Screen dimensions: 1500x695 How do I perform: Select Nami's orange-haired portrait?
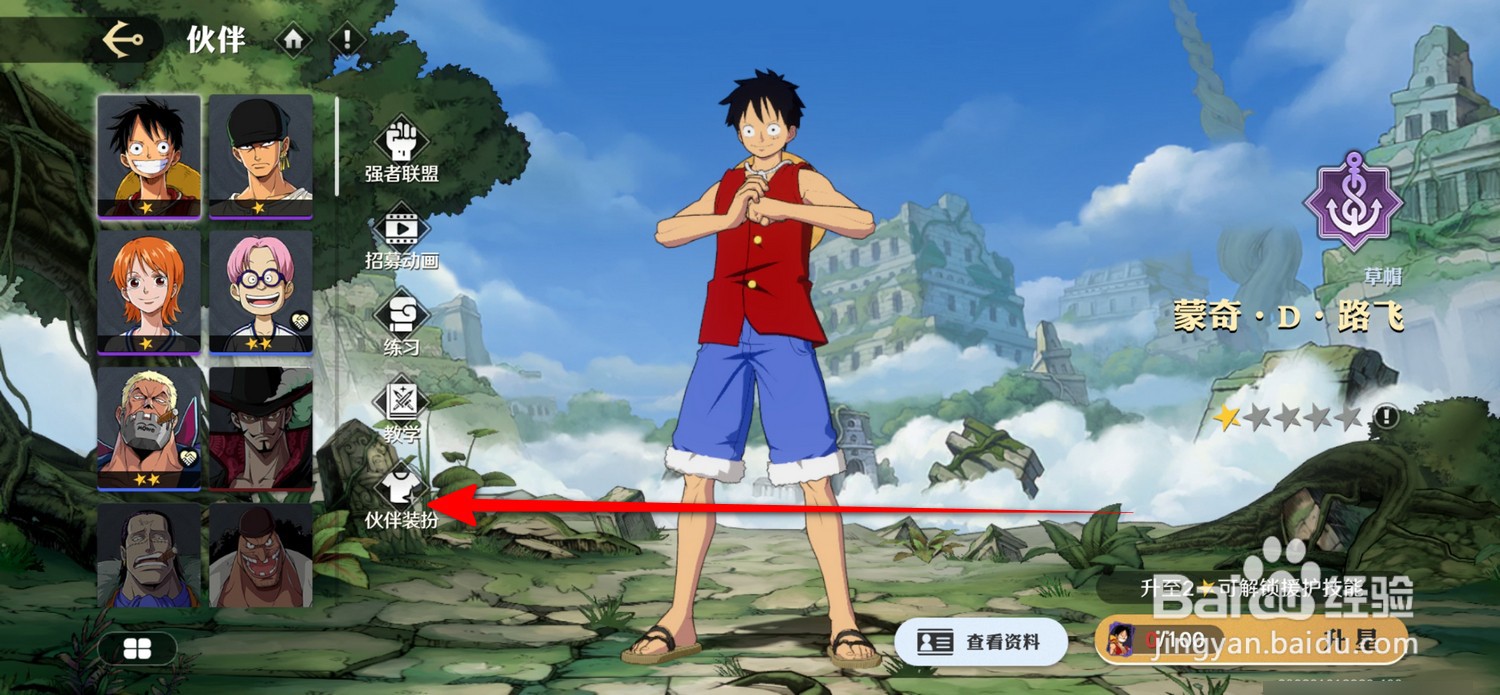150,291
